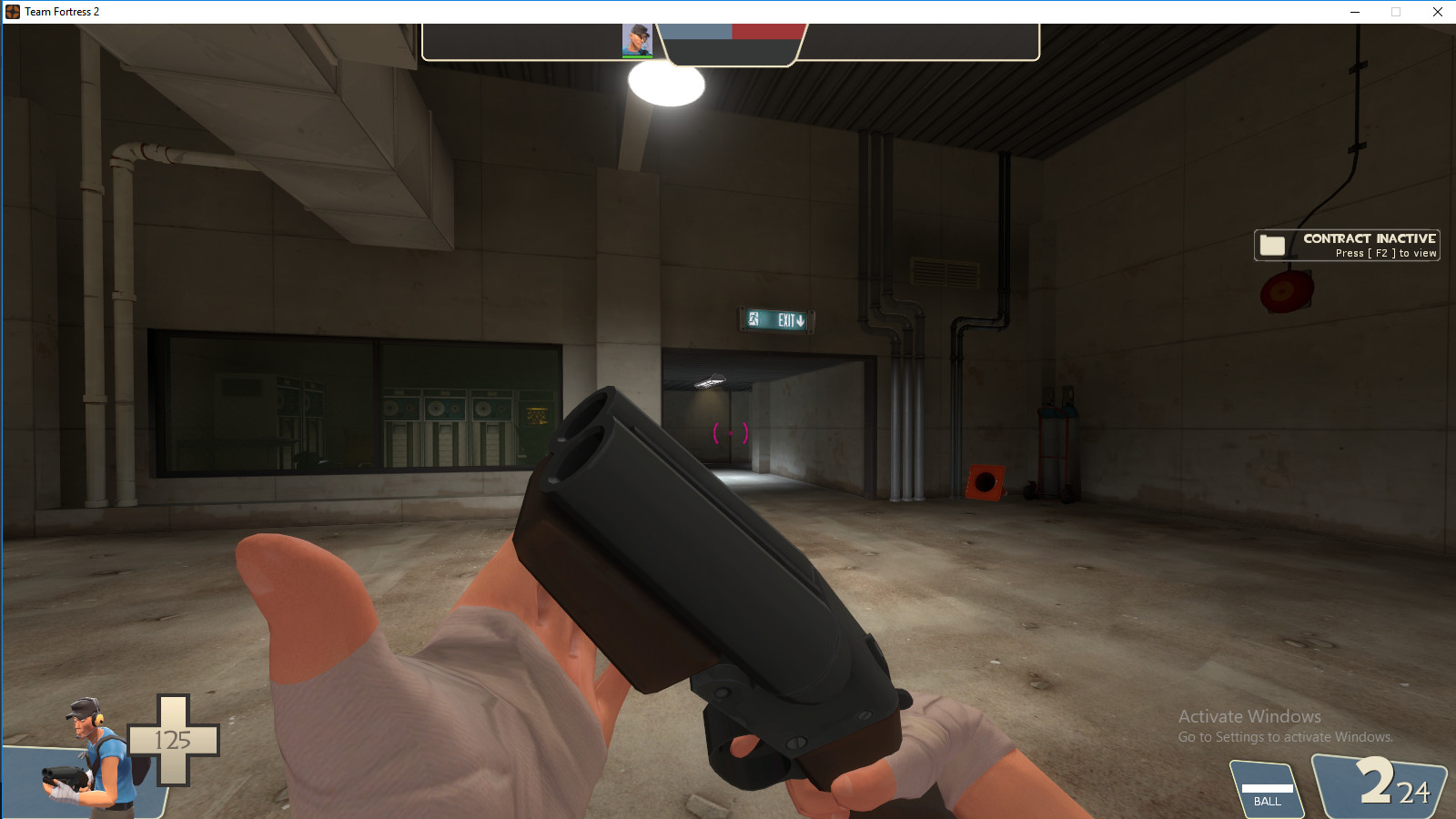
Task: Click the Team Fortress 2 logo in the title bar
Action: click(x=11, y=12)
